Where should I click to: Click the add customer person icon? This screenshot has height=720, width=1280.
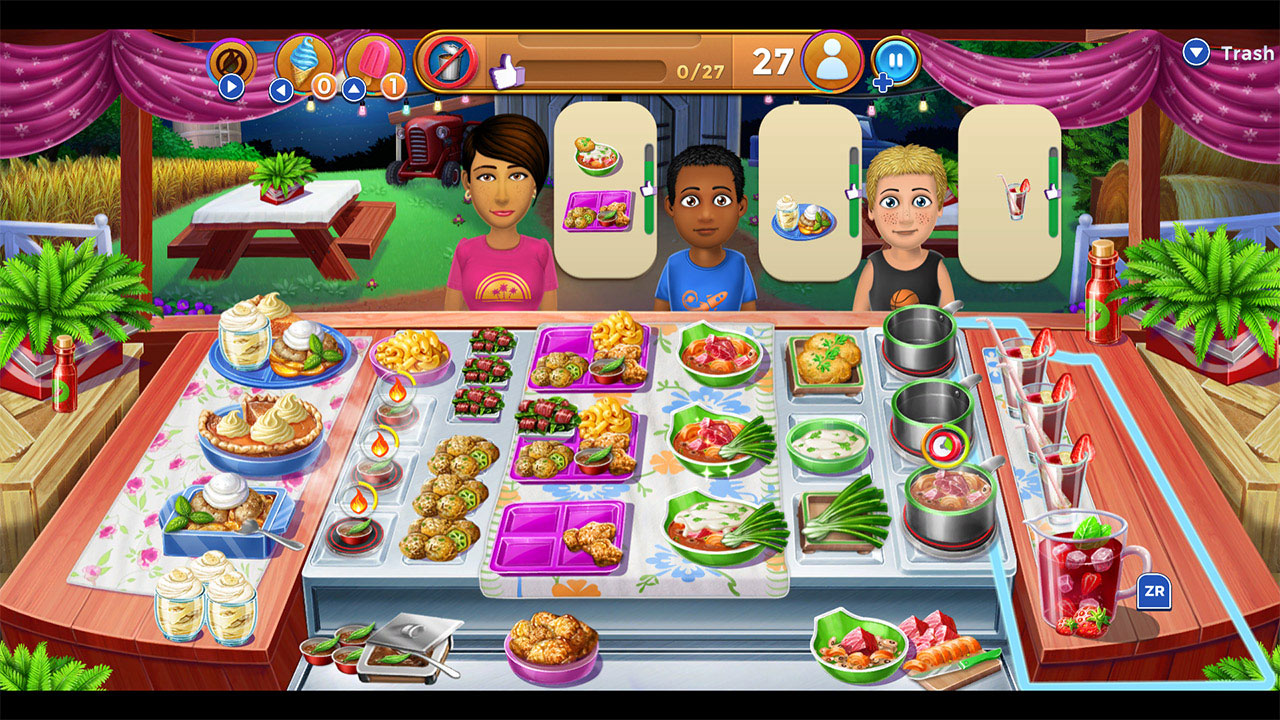click(x=833, y=62)
